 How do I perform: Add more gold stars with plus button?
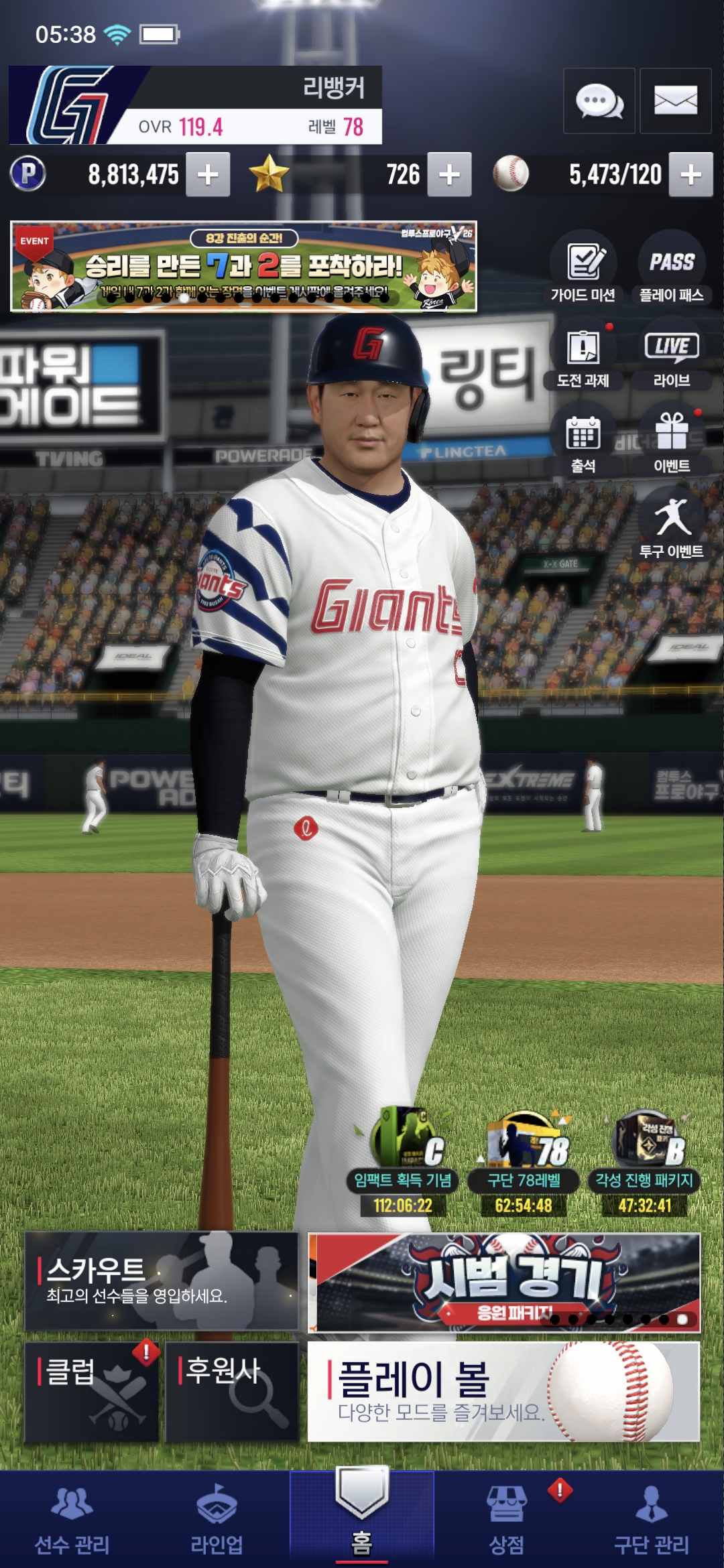click(x=449, y=175)
